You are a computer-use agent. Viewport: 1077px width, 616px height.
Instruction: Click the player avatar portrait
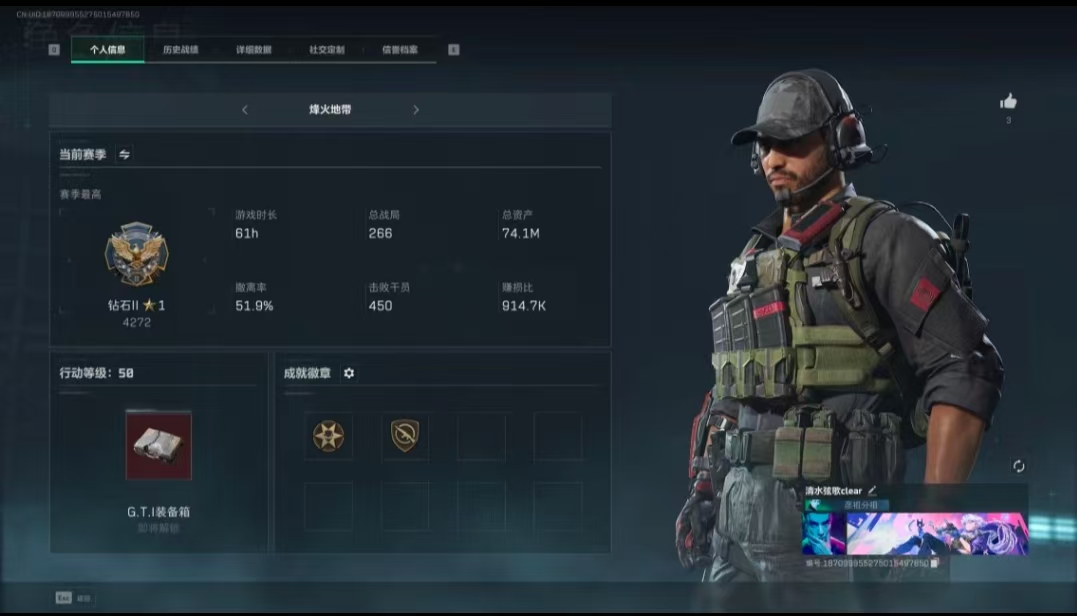(x=824, y=533)
